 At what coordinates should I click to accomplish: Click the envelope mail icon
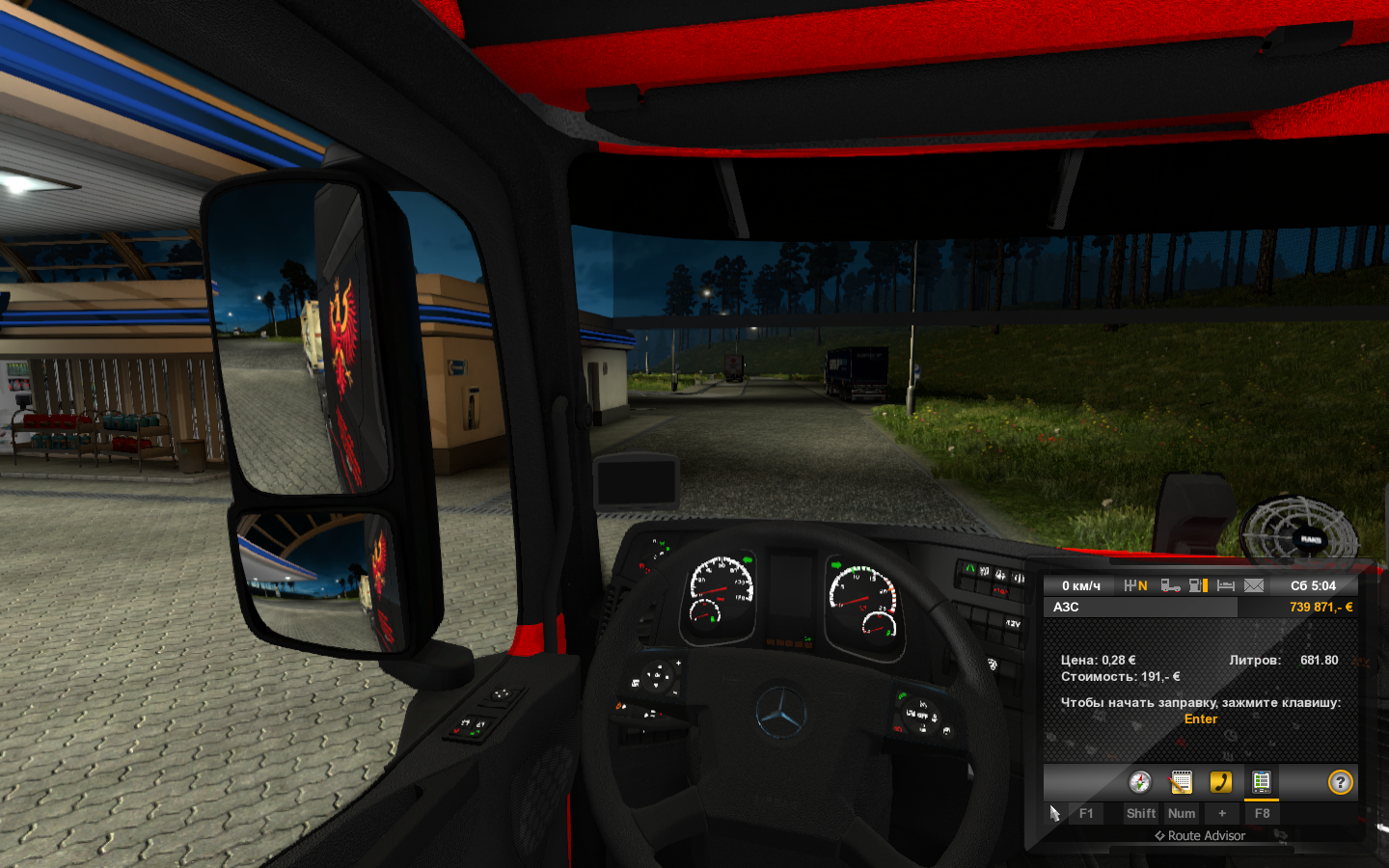click(1254, 585)
